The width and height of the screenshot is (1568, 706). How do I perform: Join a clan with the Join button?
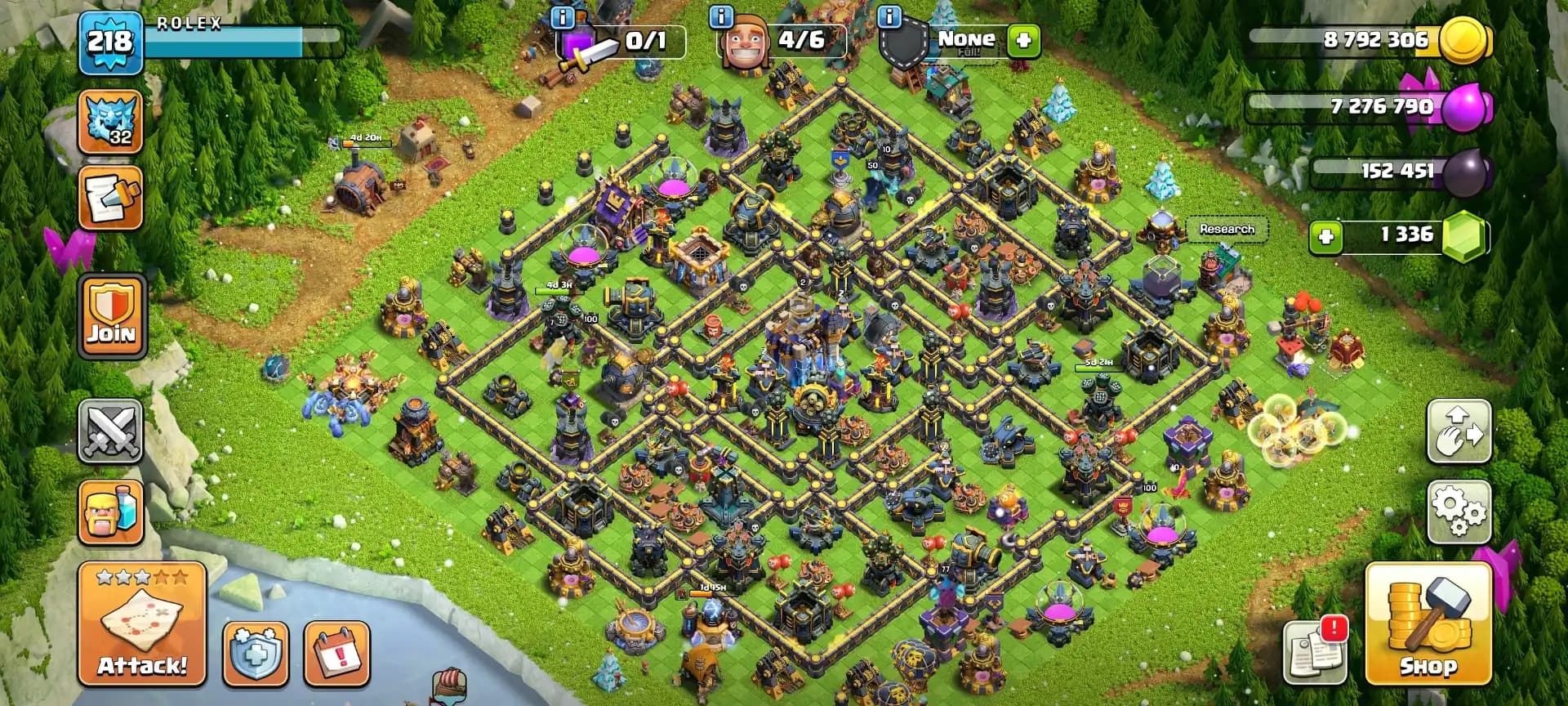click(110, 319)
